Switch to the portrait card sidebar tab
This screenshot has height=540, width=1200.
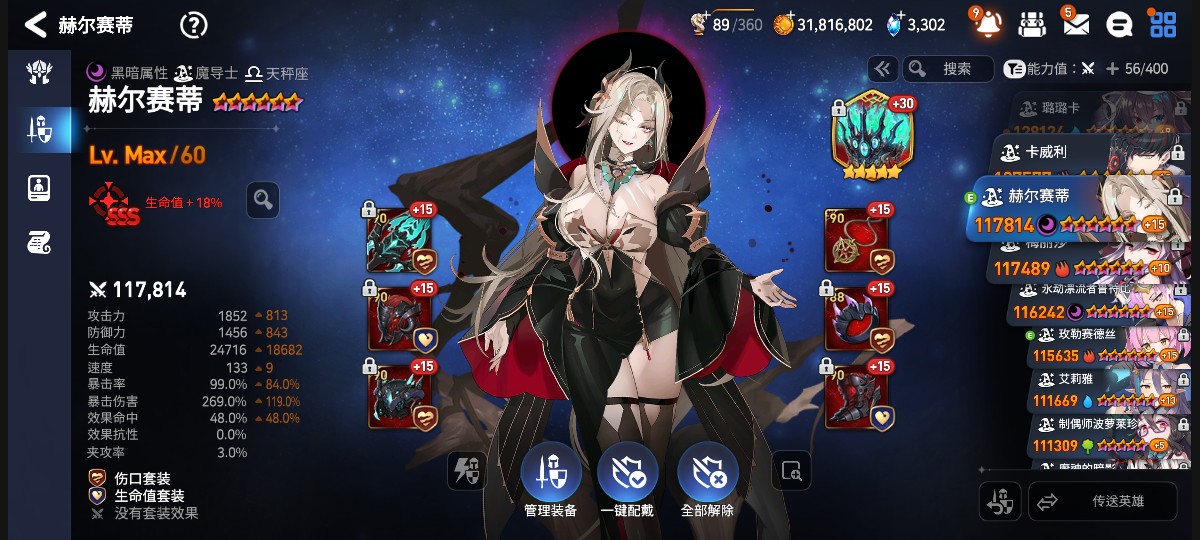click(x=39, y=186)
